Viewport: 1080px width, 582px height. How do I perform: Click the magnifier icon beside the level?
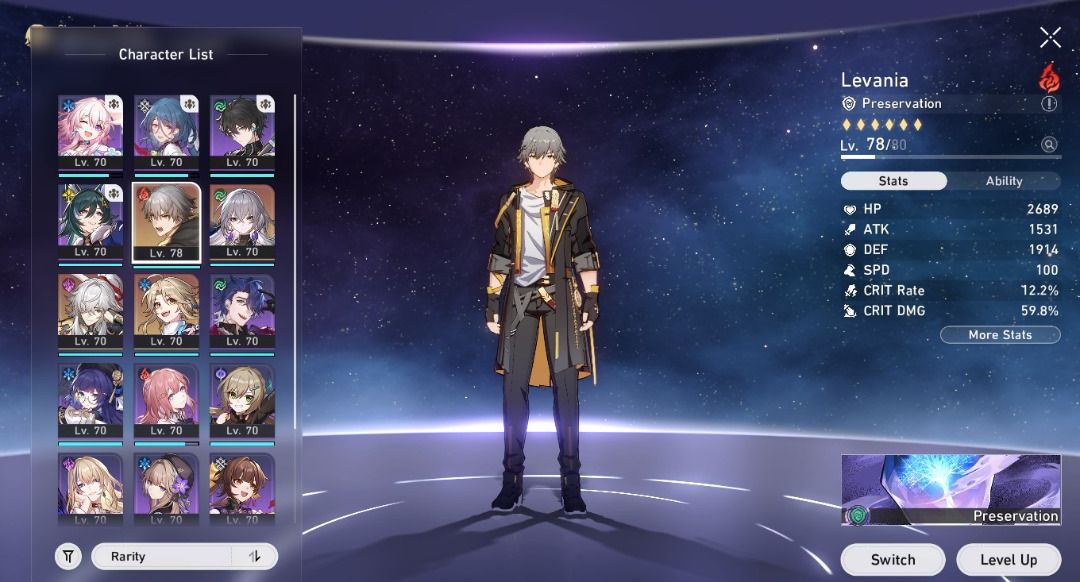(x=1049, y=145)
